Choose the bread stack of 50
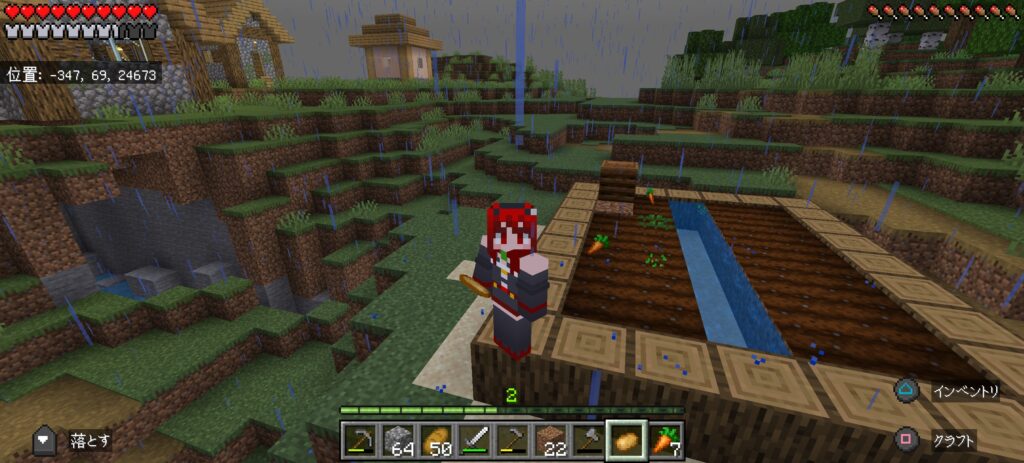The height and width of the screenshot is (463, 1024). (435, 440)
